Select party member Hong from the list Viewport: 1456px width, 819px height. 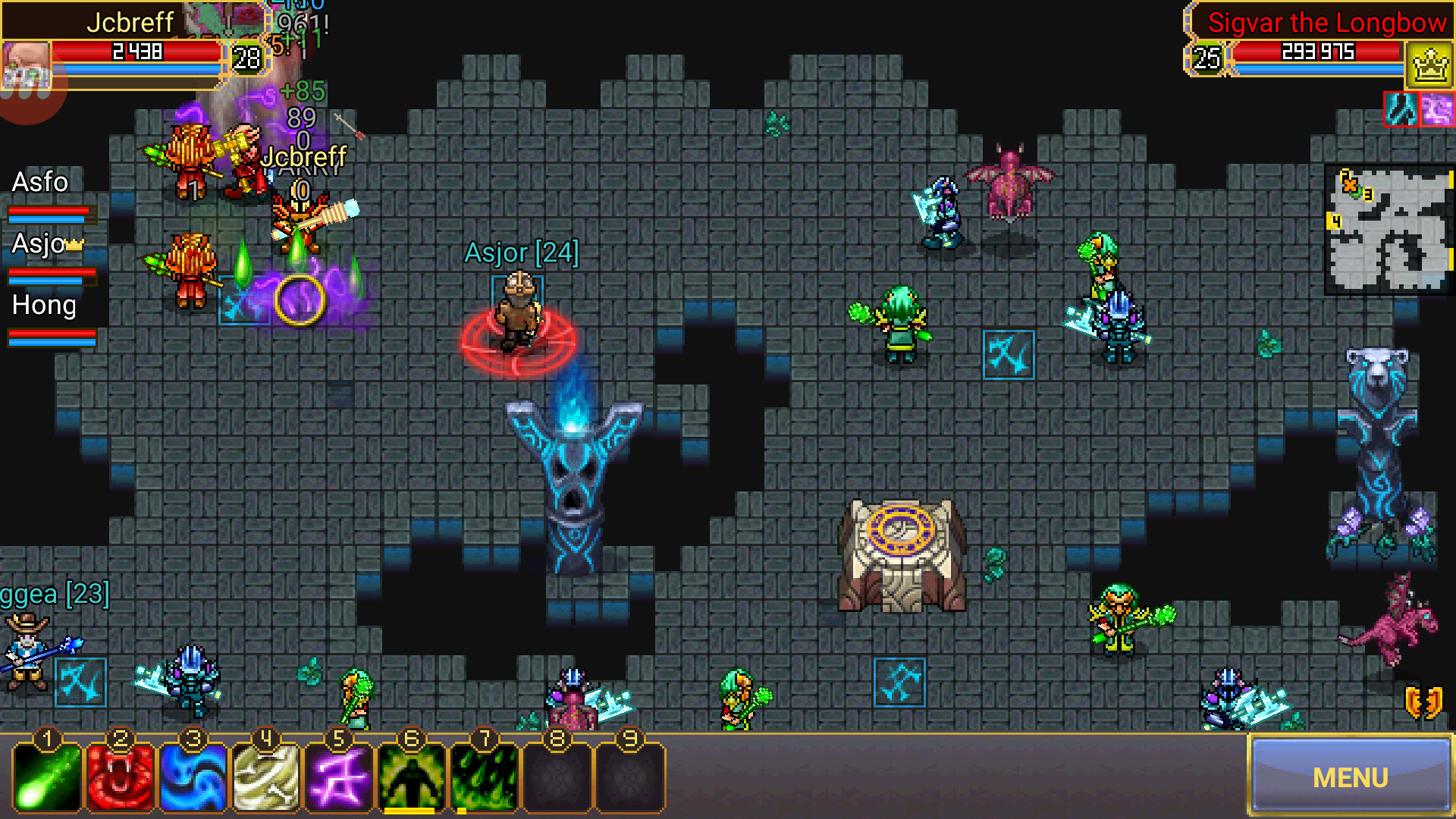click(42, 305)
